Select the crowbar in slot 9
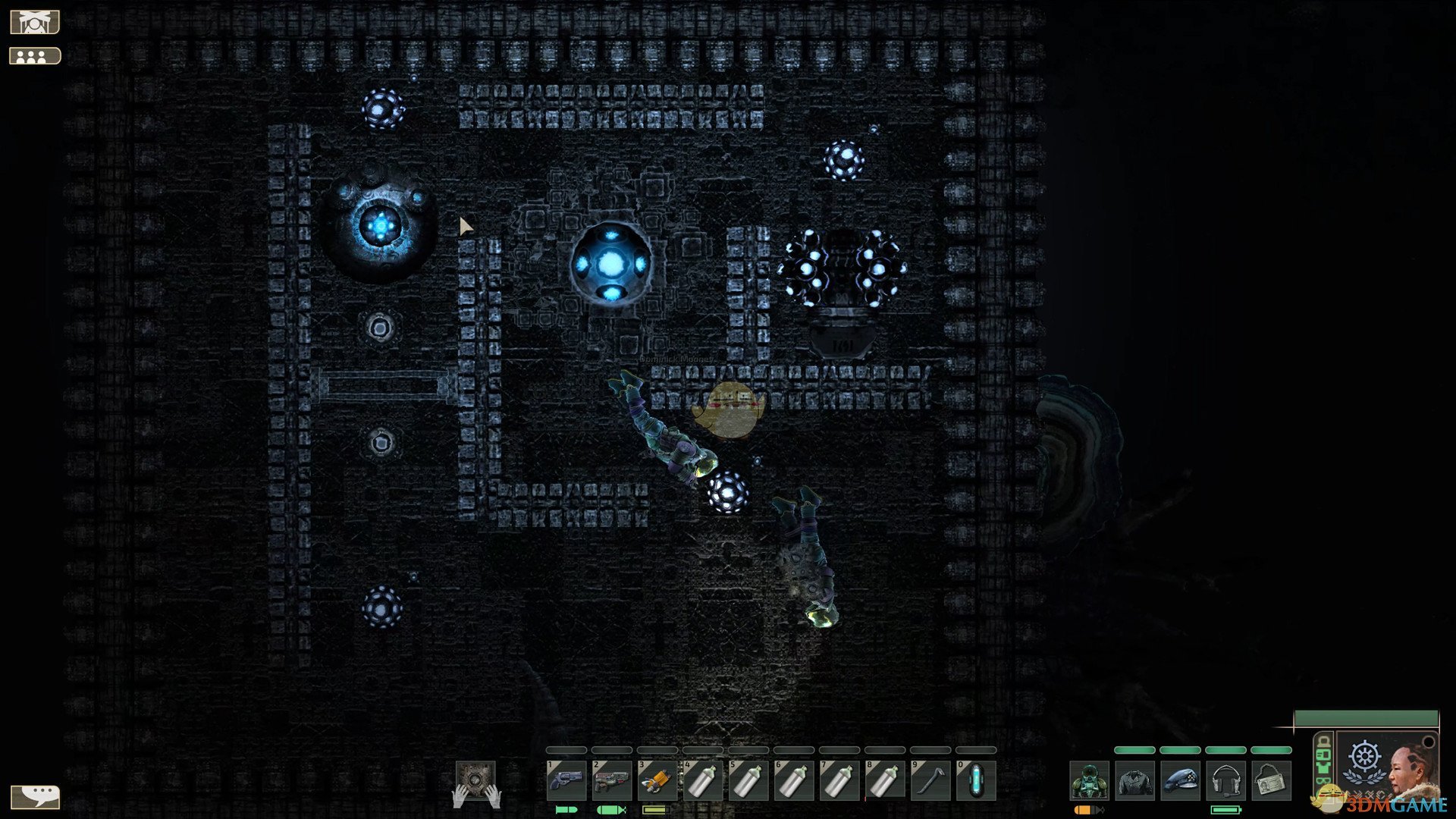Image resolution: width=1456 pixels, height=819 pixels. pyautogui.click(x=930, y=781)
